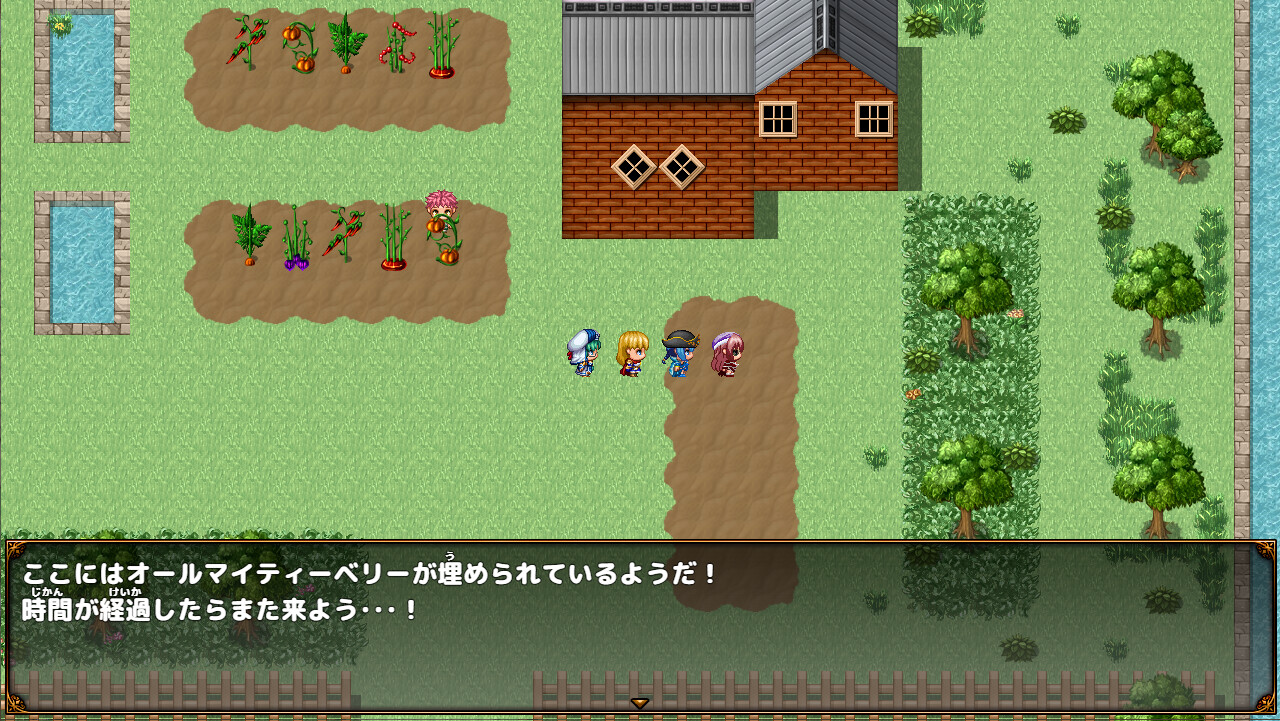The width and height of the screenshot is (1280, 721).
Task: Click the downward continue arrow below the dialog
Action: 639,703
